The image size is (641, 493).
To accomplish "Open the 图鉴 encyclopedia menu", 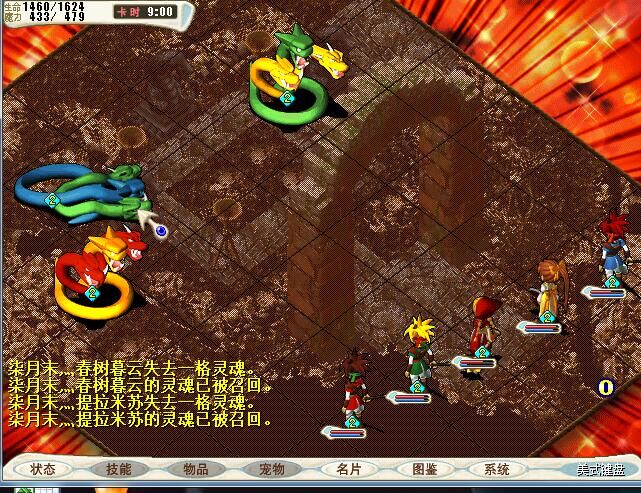I will coord(424,468).
